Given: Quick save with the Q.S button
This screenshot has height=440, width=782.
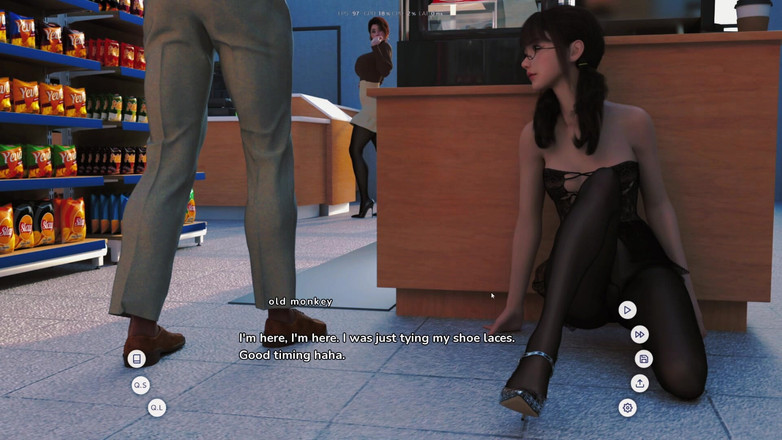Looking at the screenshot, I should [x=141, y=385].
